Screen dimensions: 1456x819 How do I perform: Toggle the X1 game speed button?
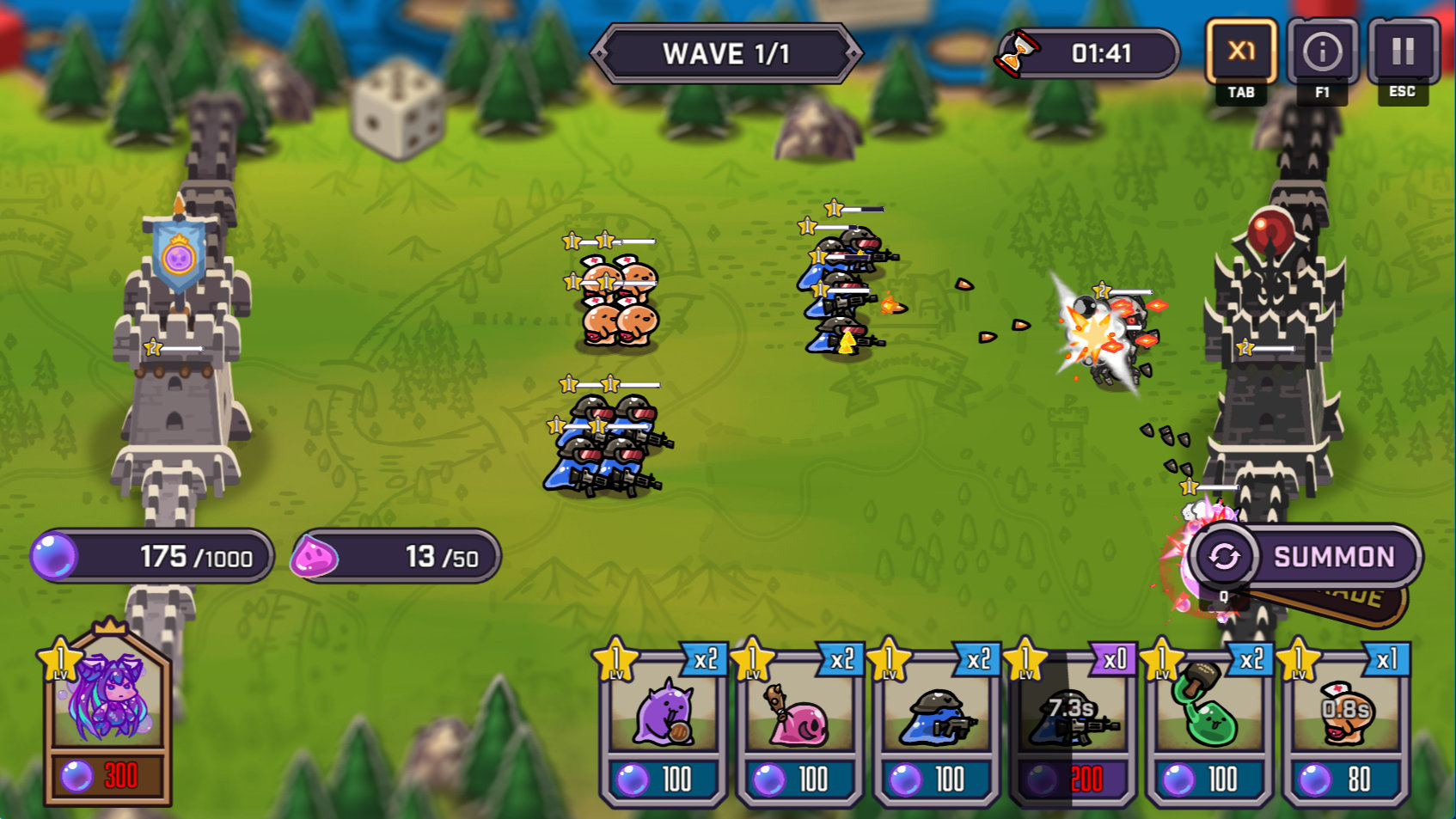point(1240,52)
